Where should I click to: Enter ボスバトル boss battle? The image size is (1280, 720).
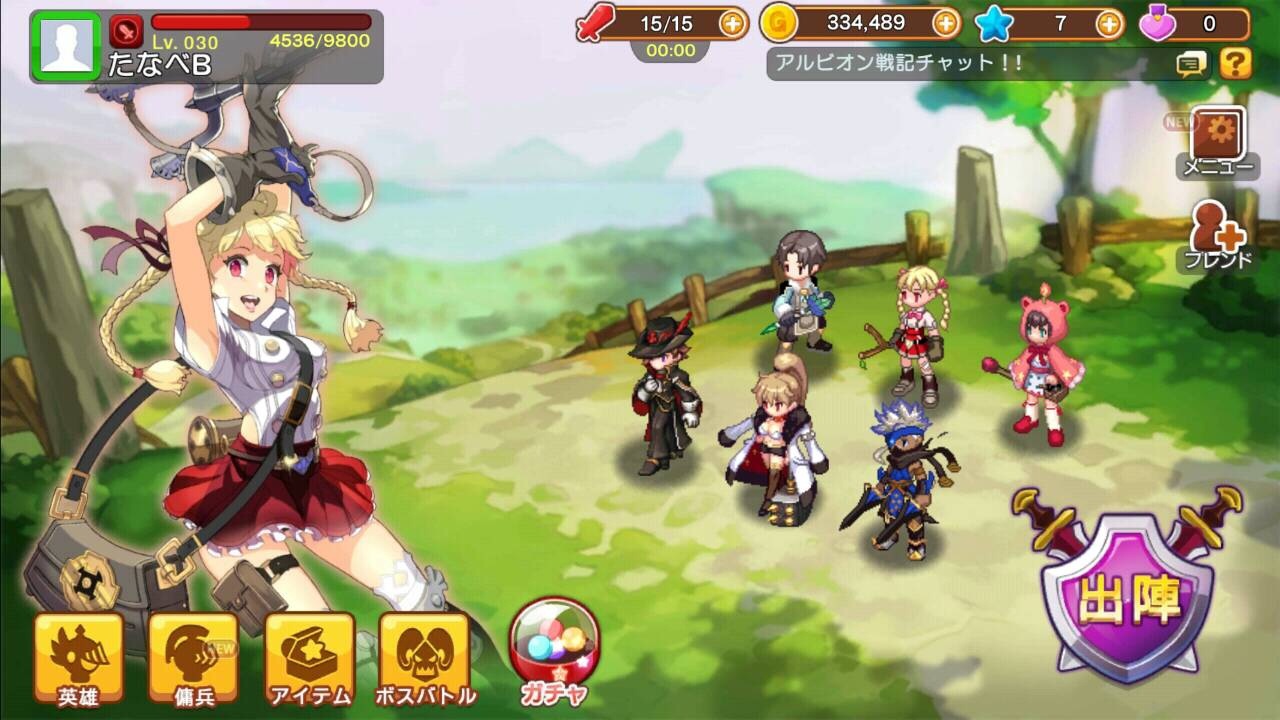point(424,658)
